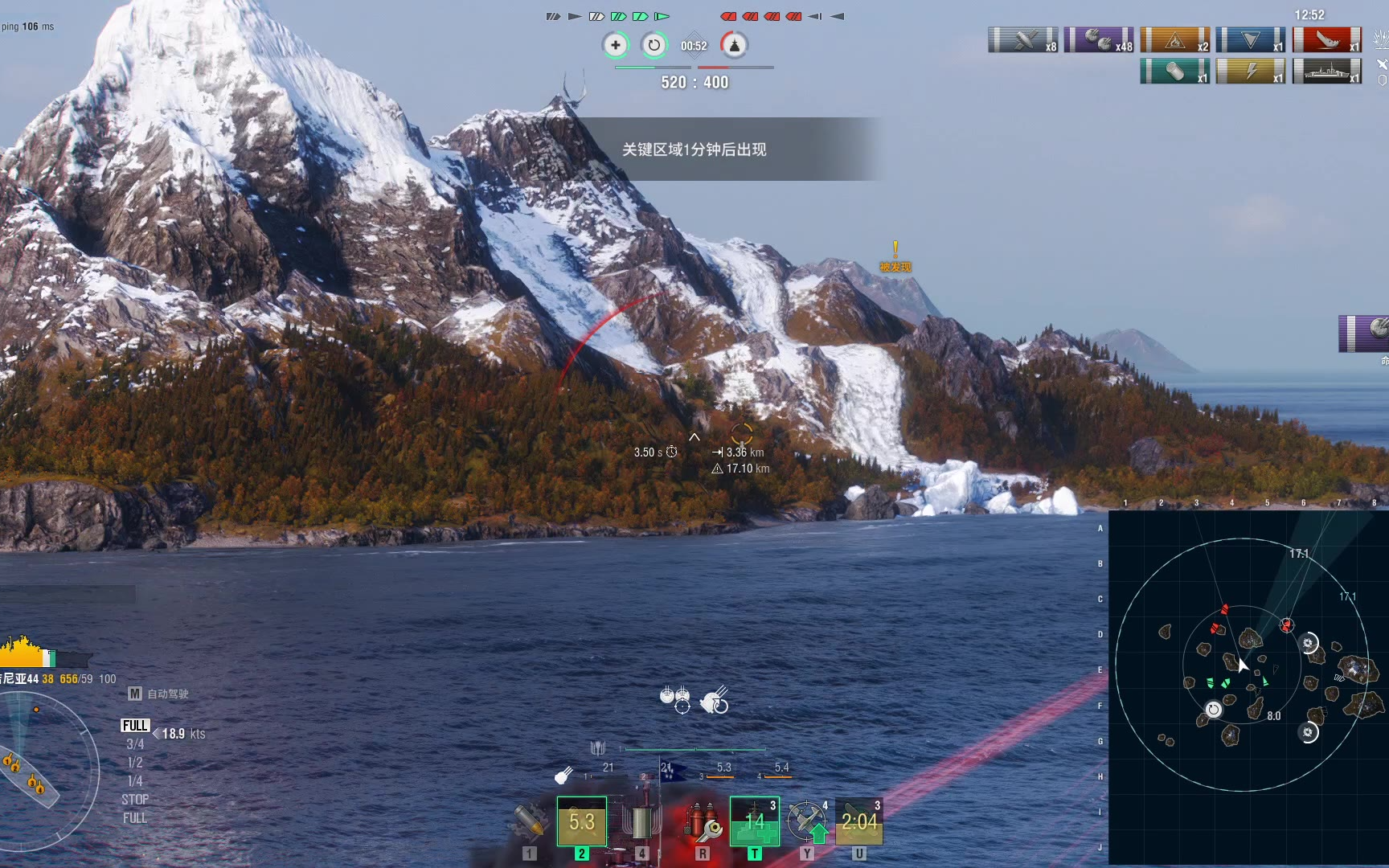Click the orange fire-set ribbon
The image size is (1389, 868).
click(x=1174, y=39)
